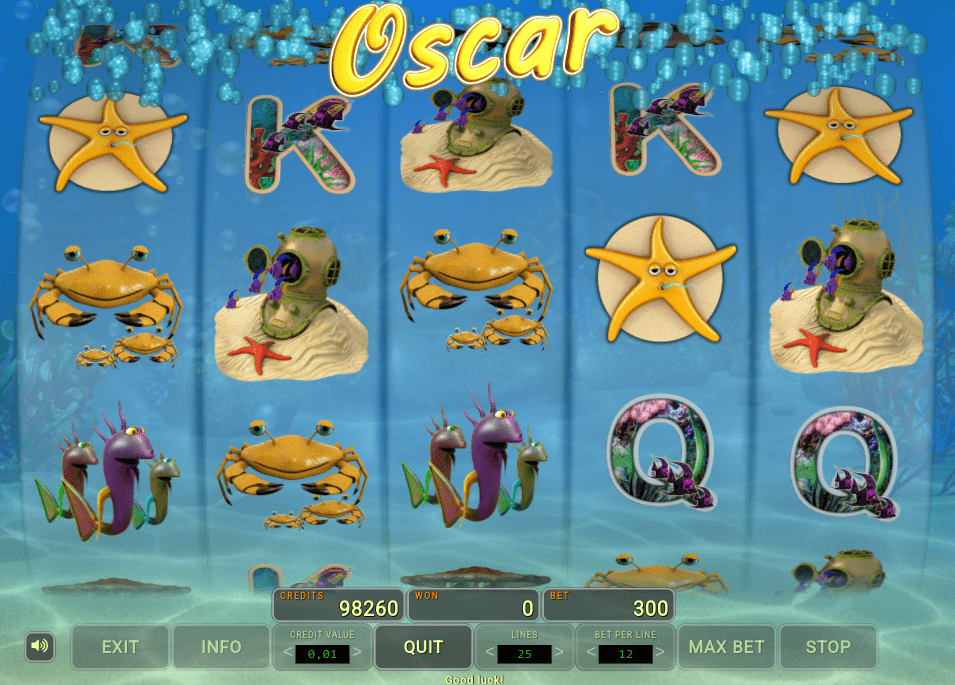This screenshot has width=955, height=685.
Task: Open the Info paytable
Action: pos(221,647)
